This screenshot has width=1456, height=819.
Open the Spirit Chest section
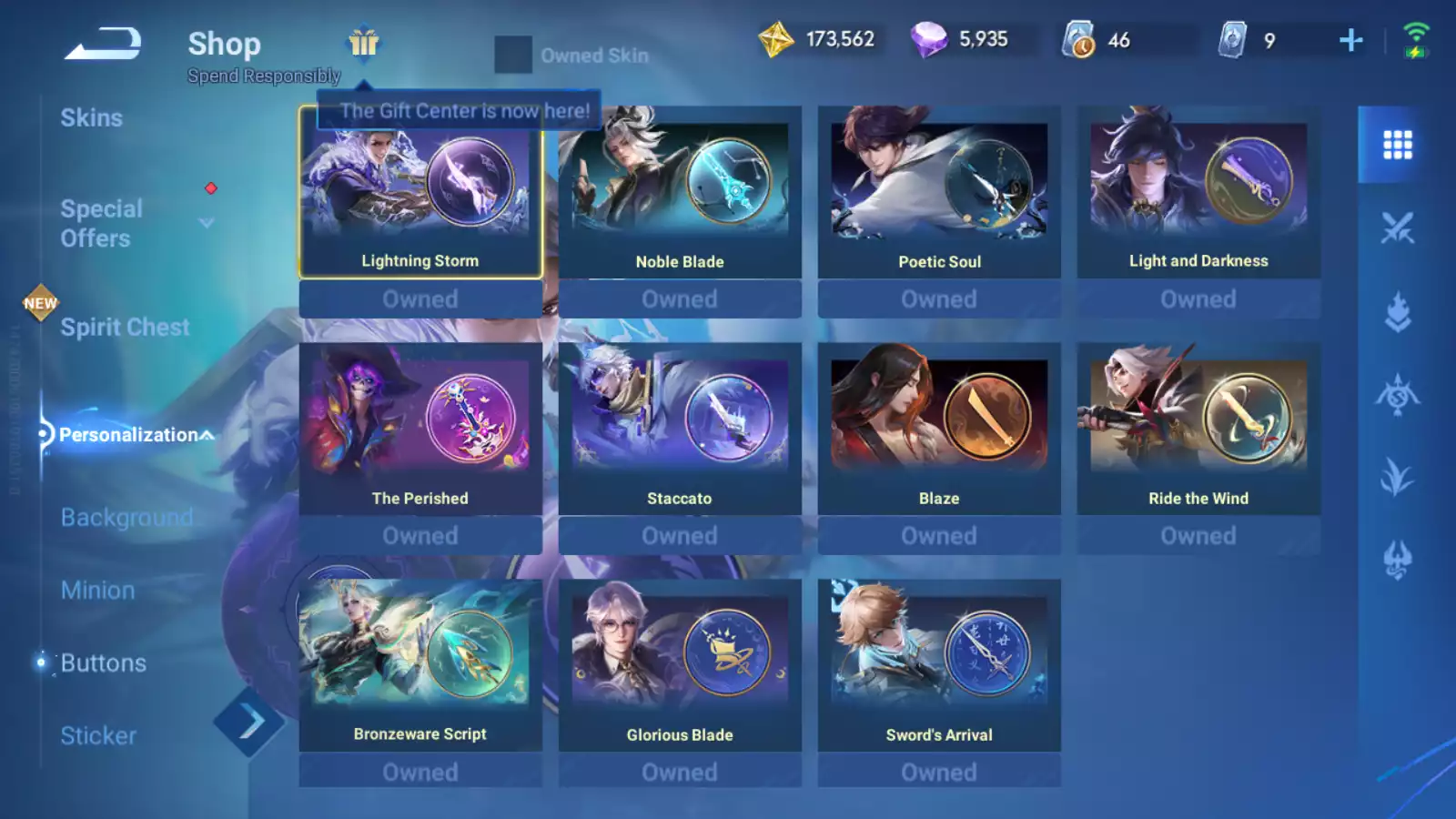click(125, 327)
